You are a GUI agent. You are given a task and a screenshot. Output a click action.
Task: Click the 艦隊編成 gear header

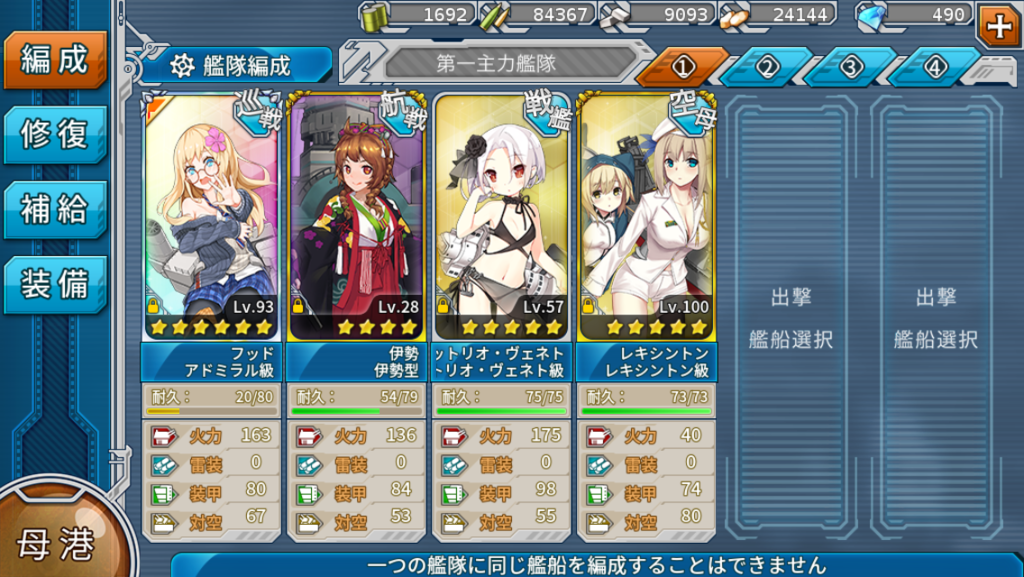point(236,66)
